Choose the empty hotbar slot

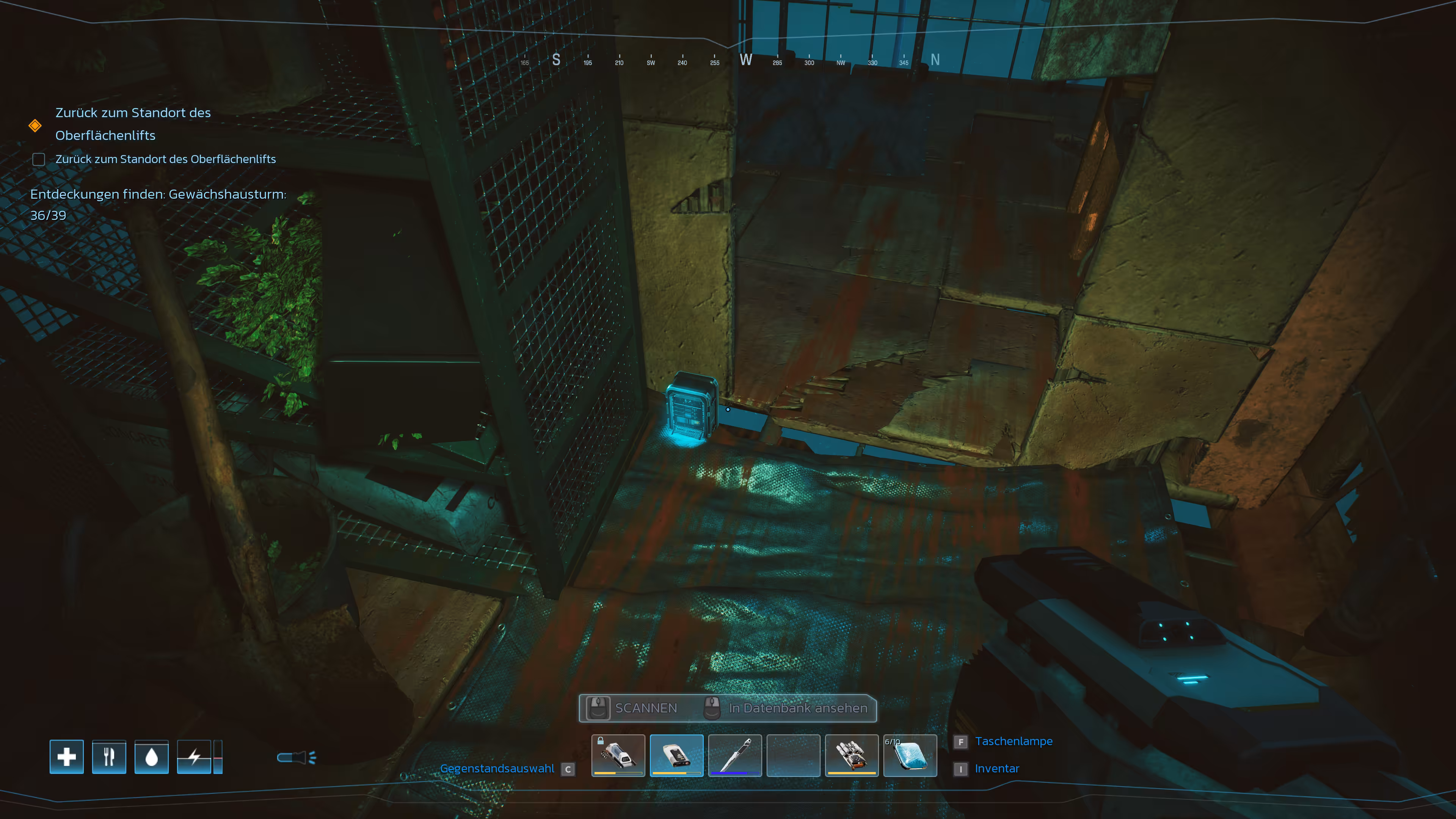[x=793, y=755]
